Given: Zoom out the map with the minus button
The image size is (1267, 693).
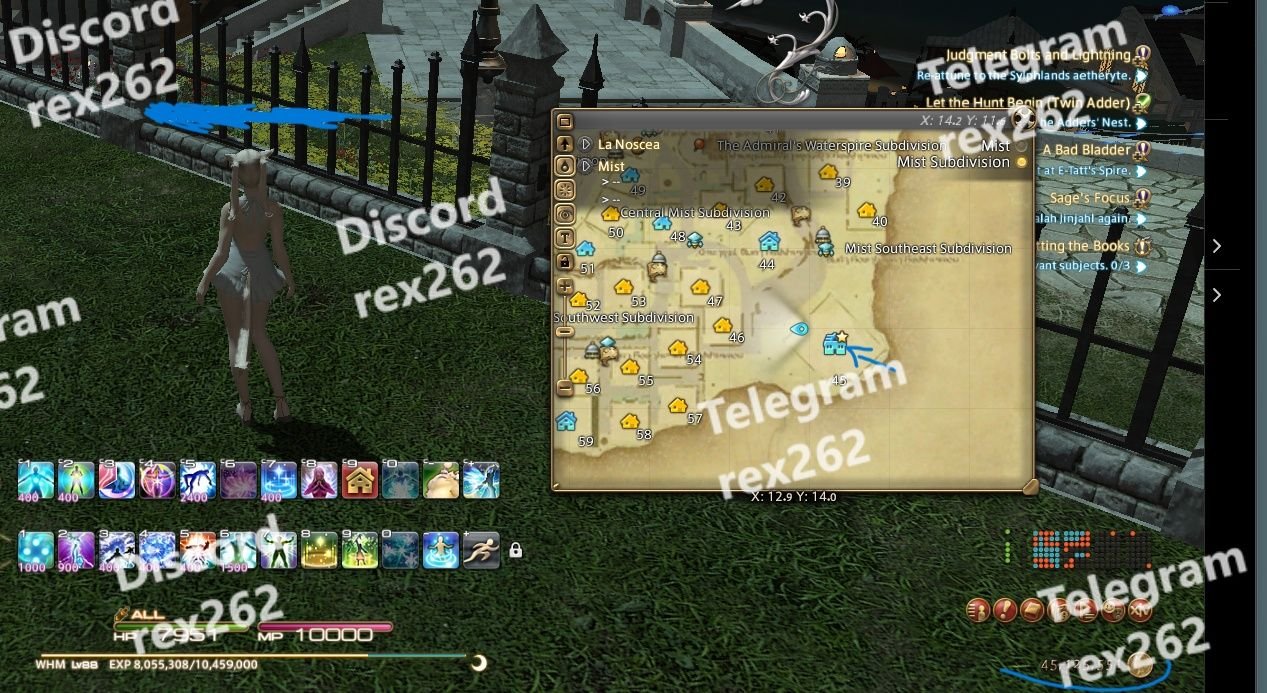Looking at the screenshot, I should click(x=564, y=385).
